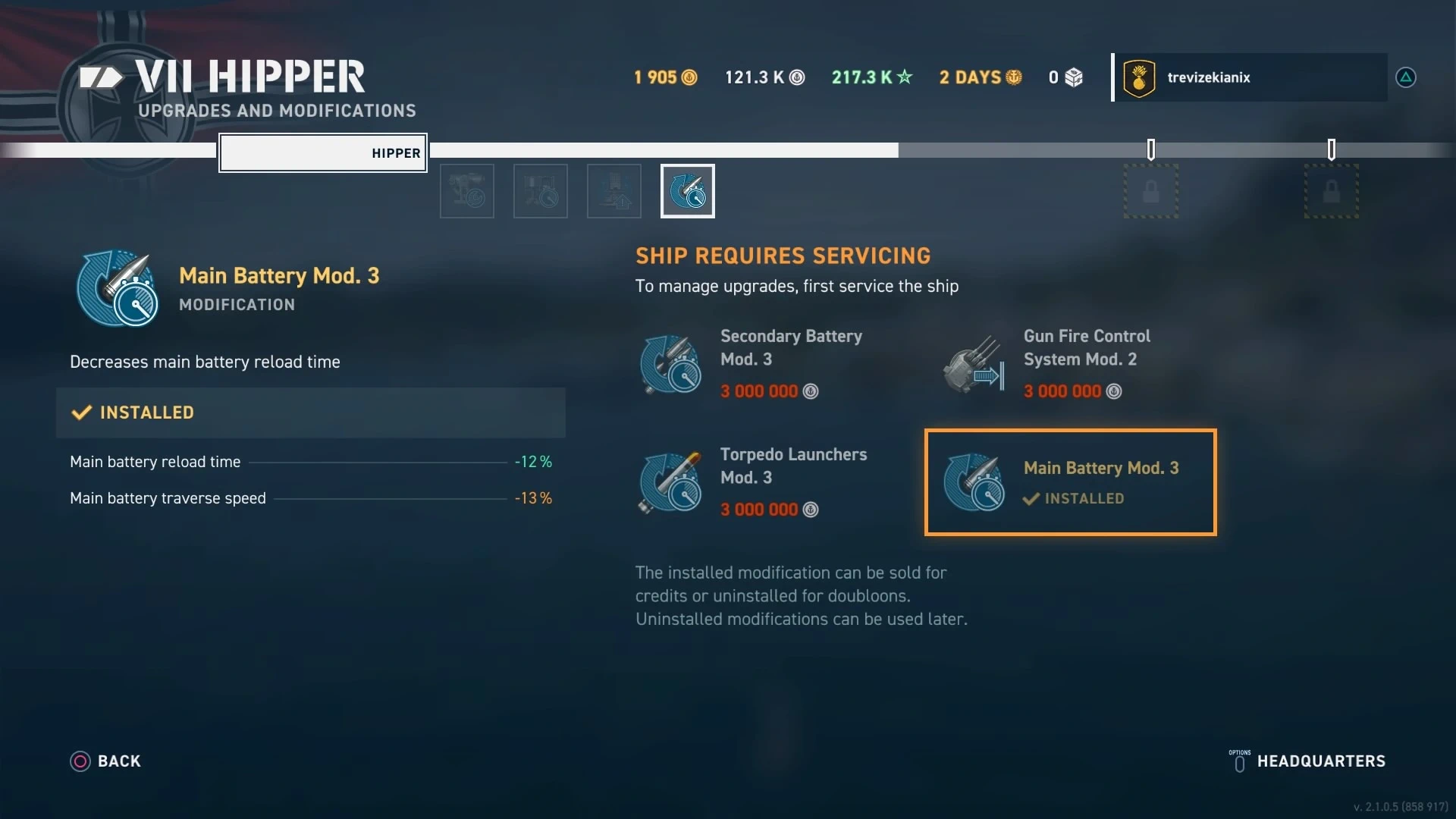Open the highlighted fourth upgrade slot icon
The image size is (1456, 819).
tap(687, 191)
